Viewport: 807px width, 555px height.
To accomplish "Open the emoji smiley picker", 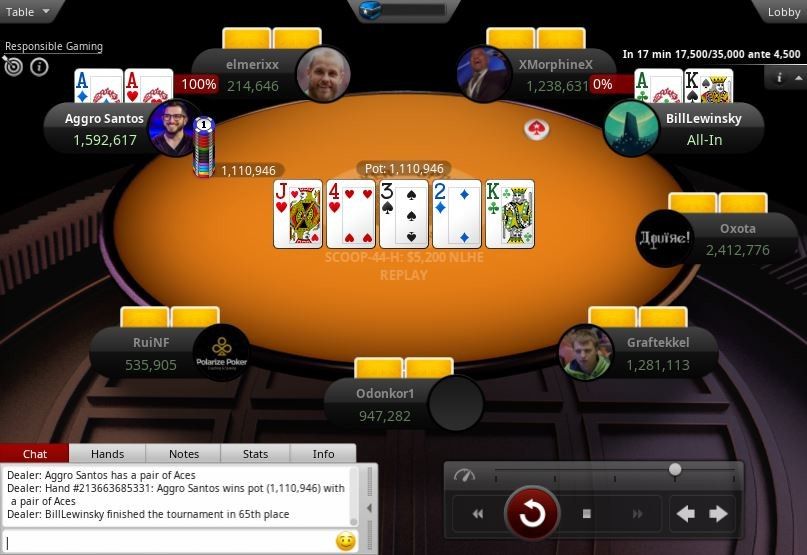I will [x=346, y=541].
